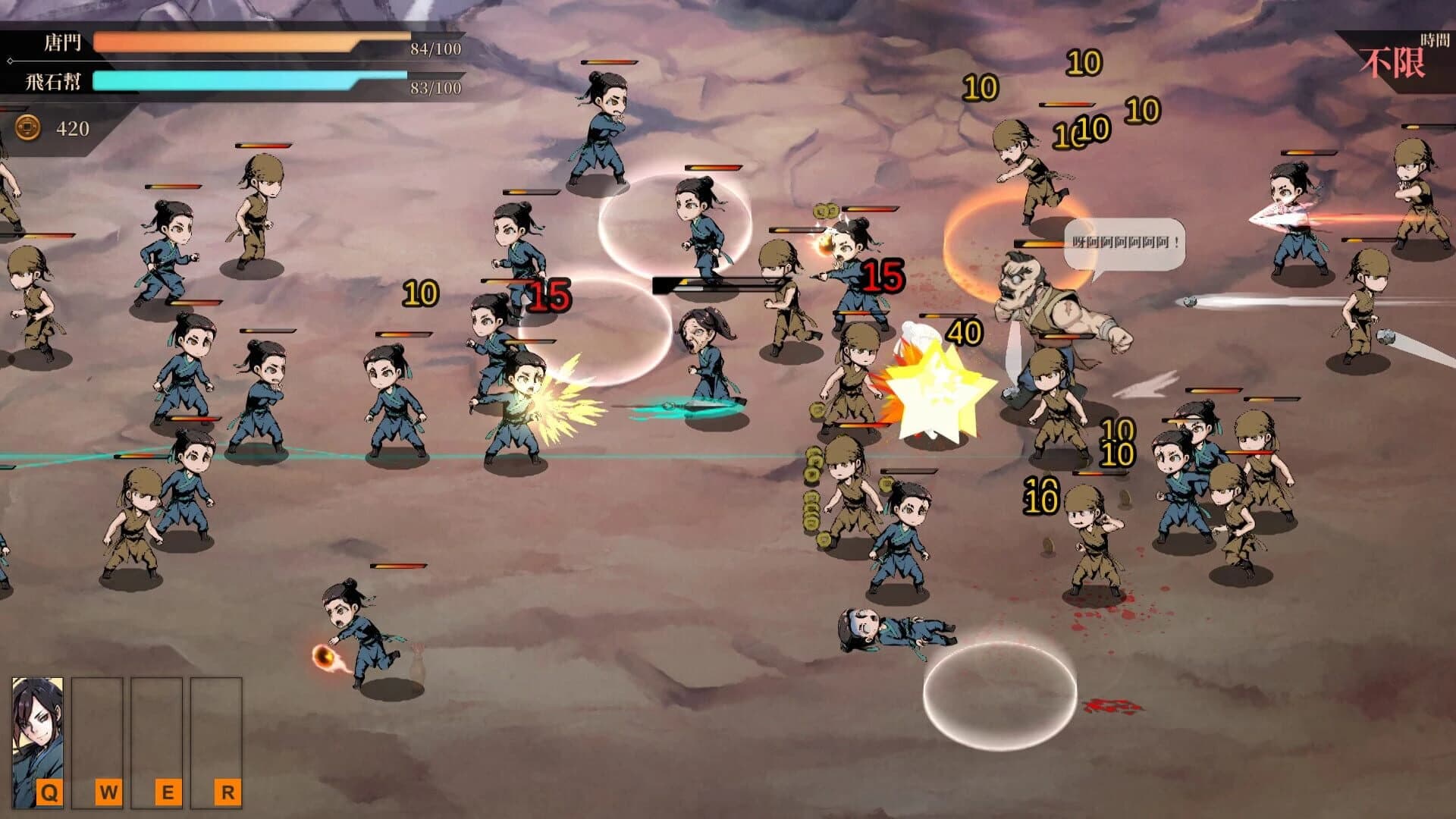Toggle the orange Q hotkey badge
The width and height of the screenshot is (1456, 819).
pos(48,790)
